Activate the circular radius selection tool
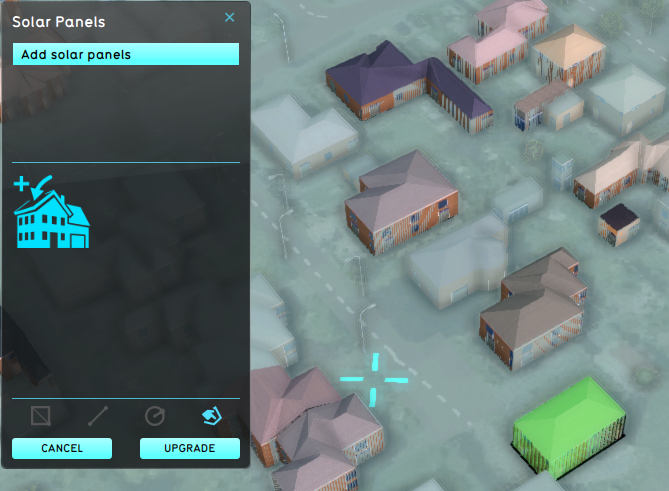 154,415
